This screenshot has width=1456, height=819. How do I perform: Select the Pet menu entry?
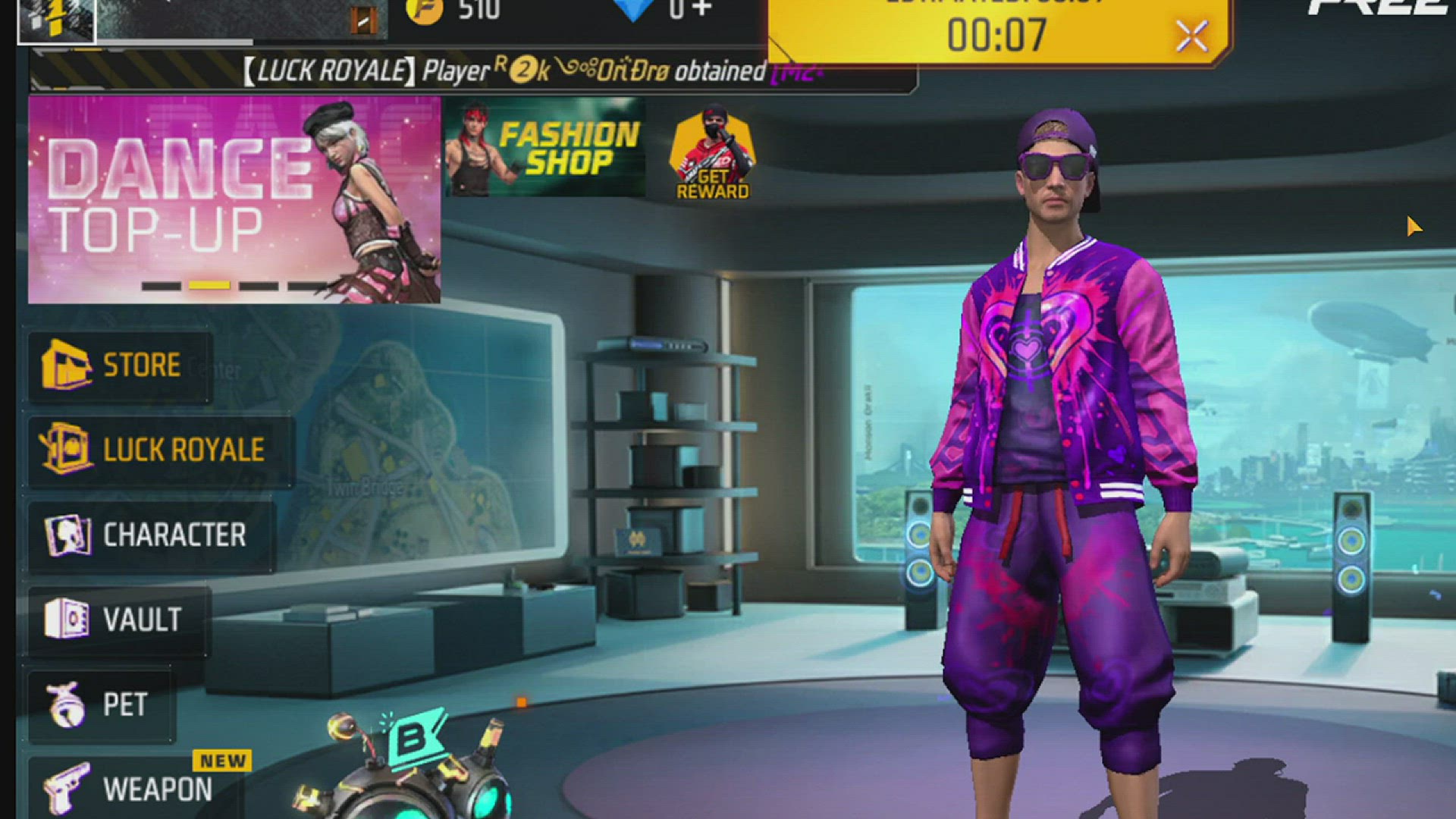click(100, 704)
